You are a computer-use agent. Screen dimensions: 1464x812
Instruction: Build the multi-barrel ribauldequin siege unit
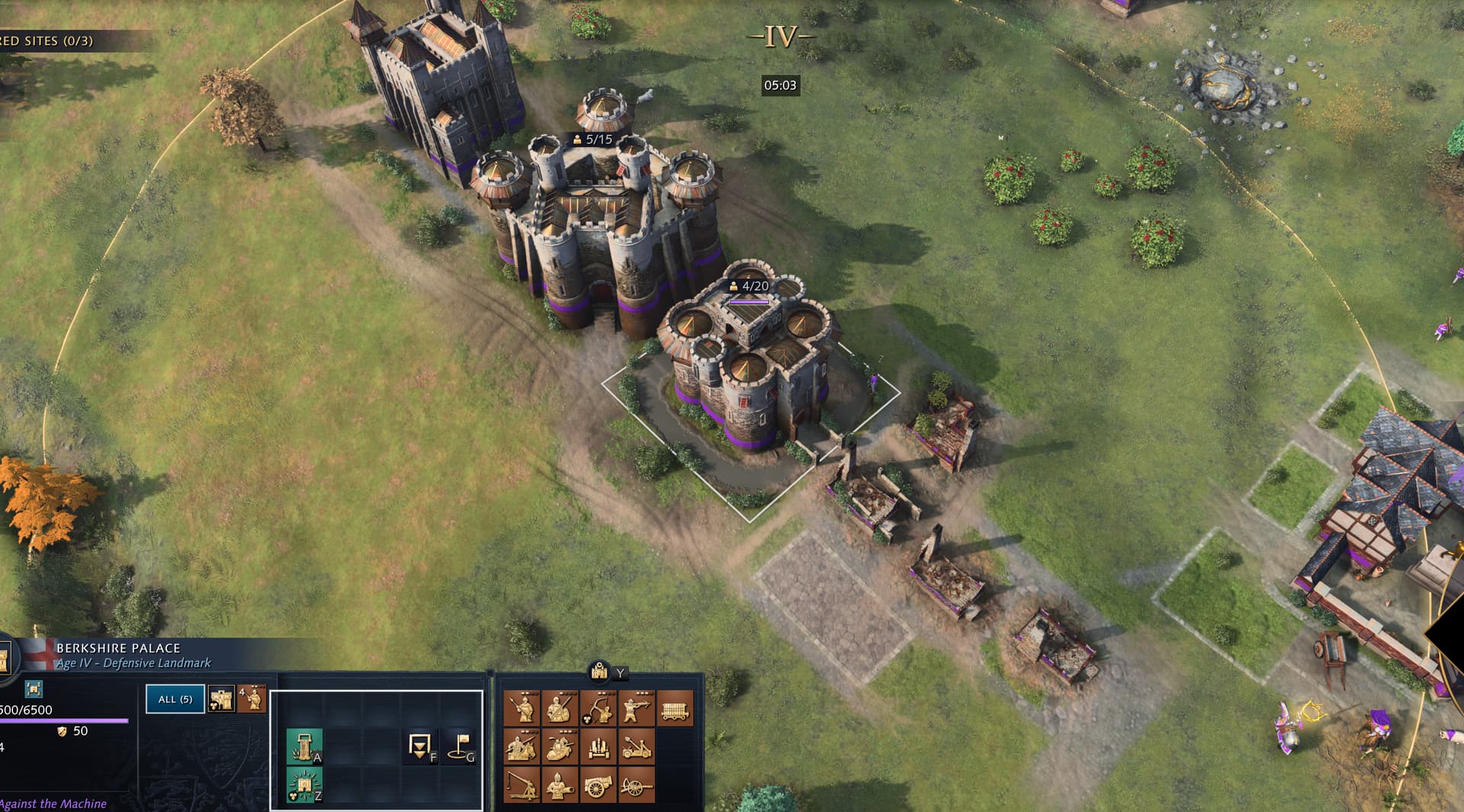pos(598,746)
